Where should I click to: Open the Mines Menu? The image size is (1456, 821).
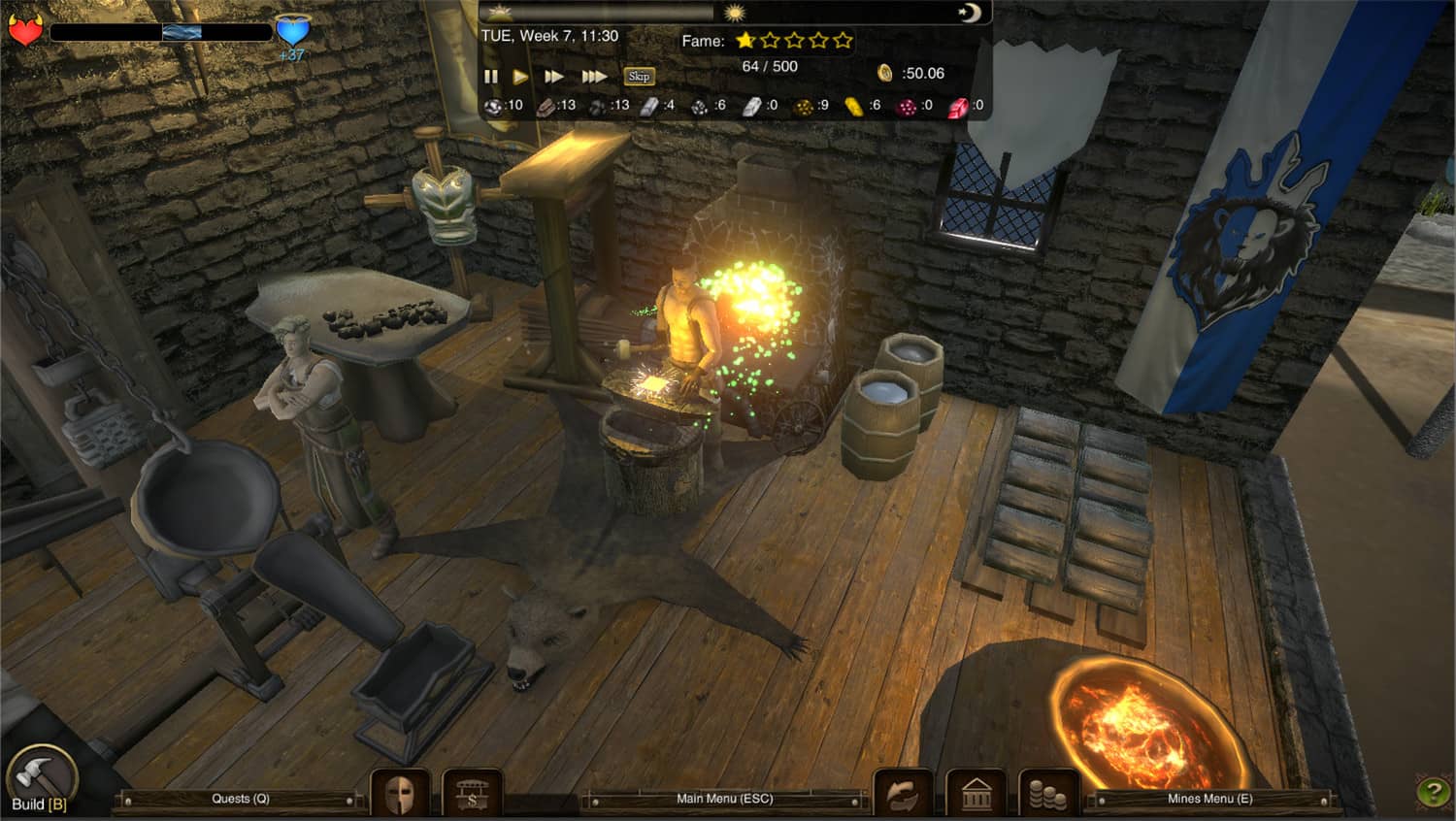[x=1208, y=799]
